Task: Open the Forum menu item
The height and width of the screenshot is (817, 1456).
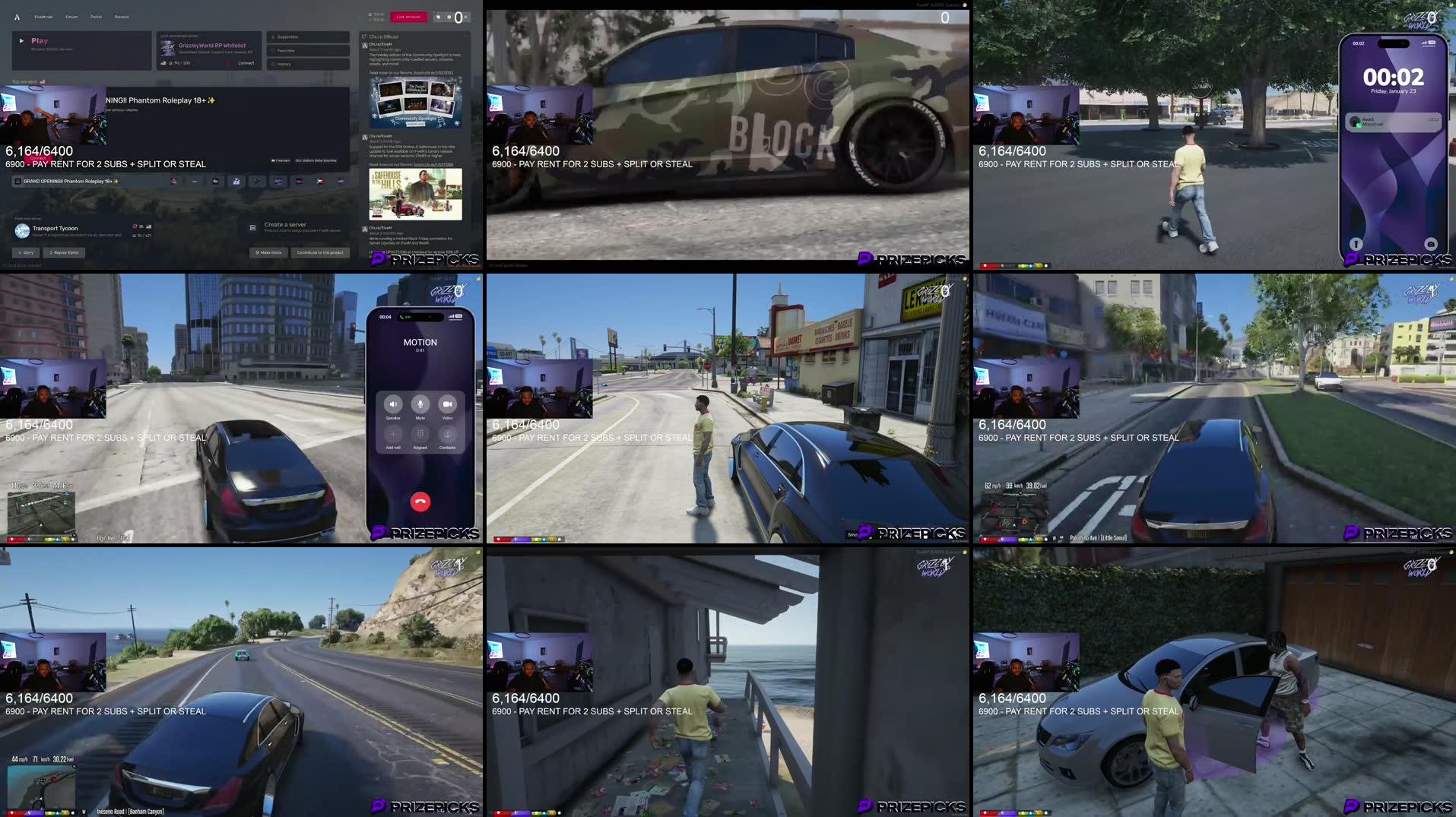Action: pos(72,17)
